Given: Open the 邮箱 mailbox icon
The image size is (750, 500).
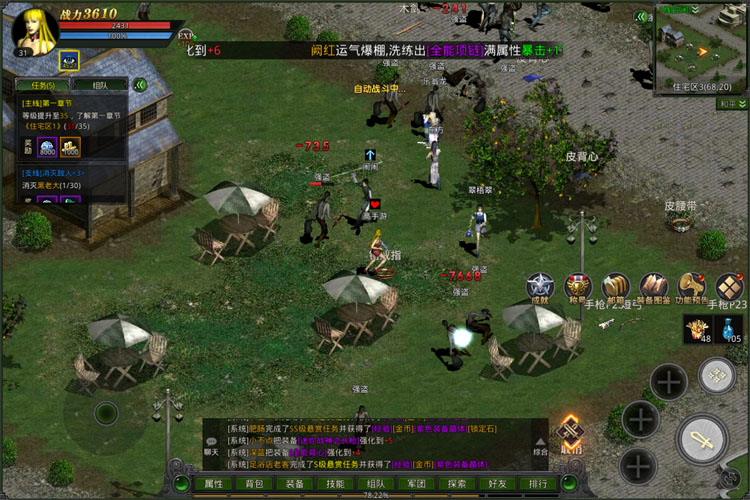Looking at the screenshot, I should tap(615, 286).
